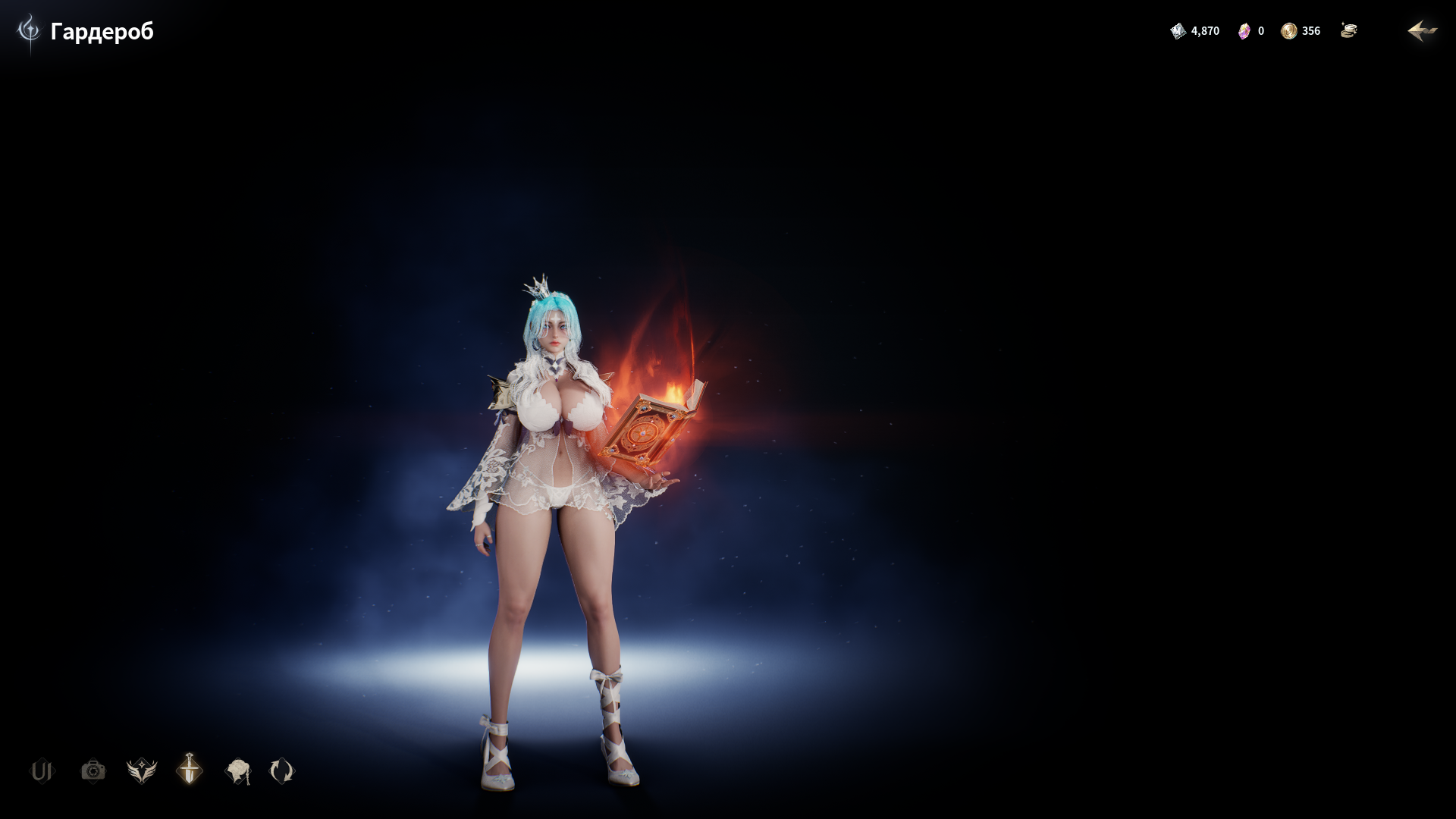The height and width of the screenshot is (819, 1456).
Task: Click the silver diamond currency icon
Action: [x=1178, y=31]
